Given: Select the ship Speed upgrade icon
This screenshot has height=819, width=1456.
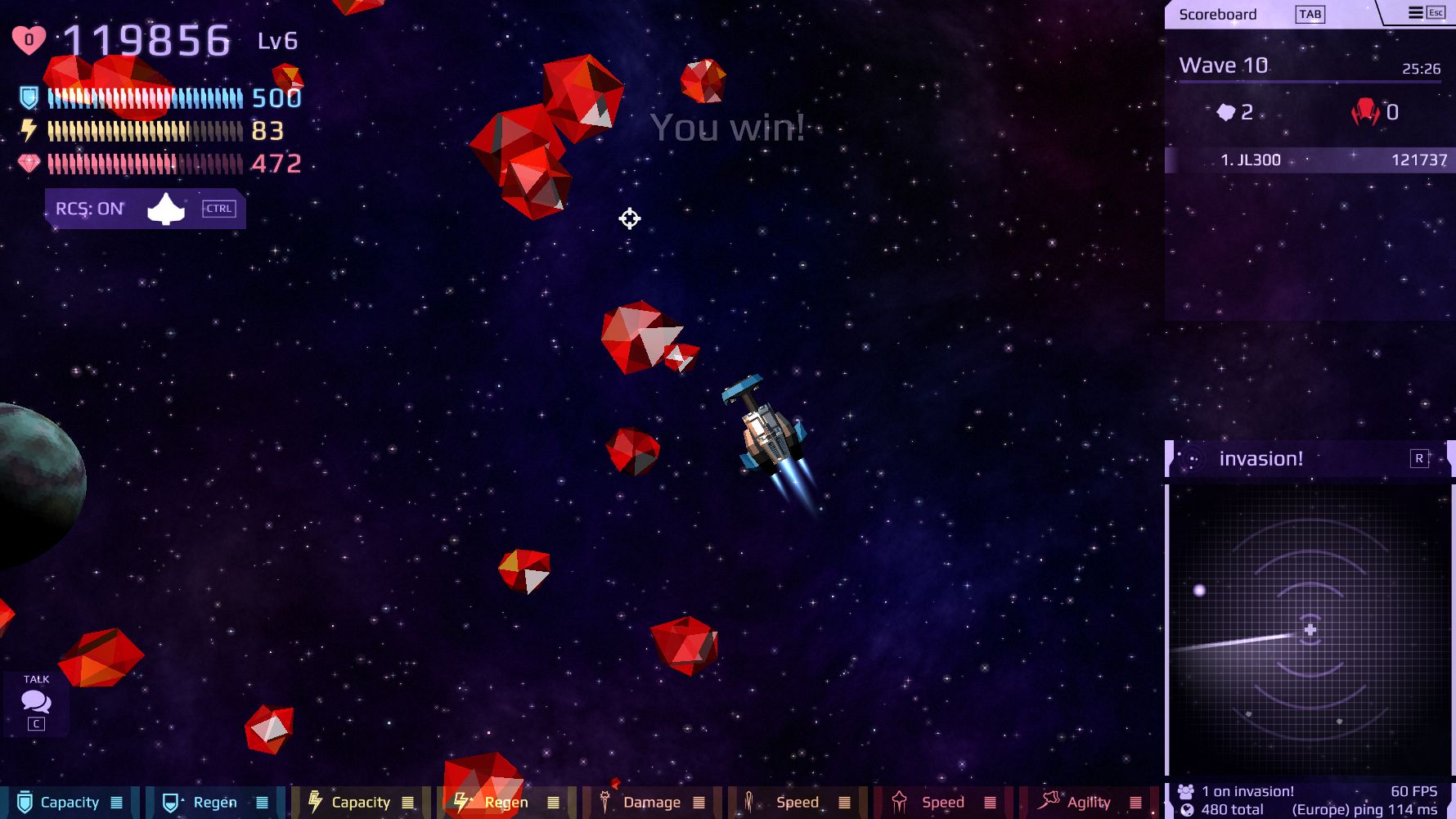Looking at the screenshot, I should (x=901, y=802).
